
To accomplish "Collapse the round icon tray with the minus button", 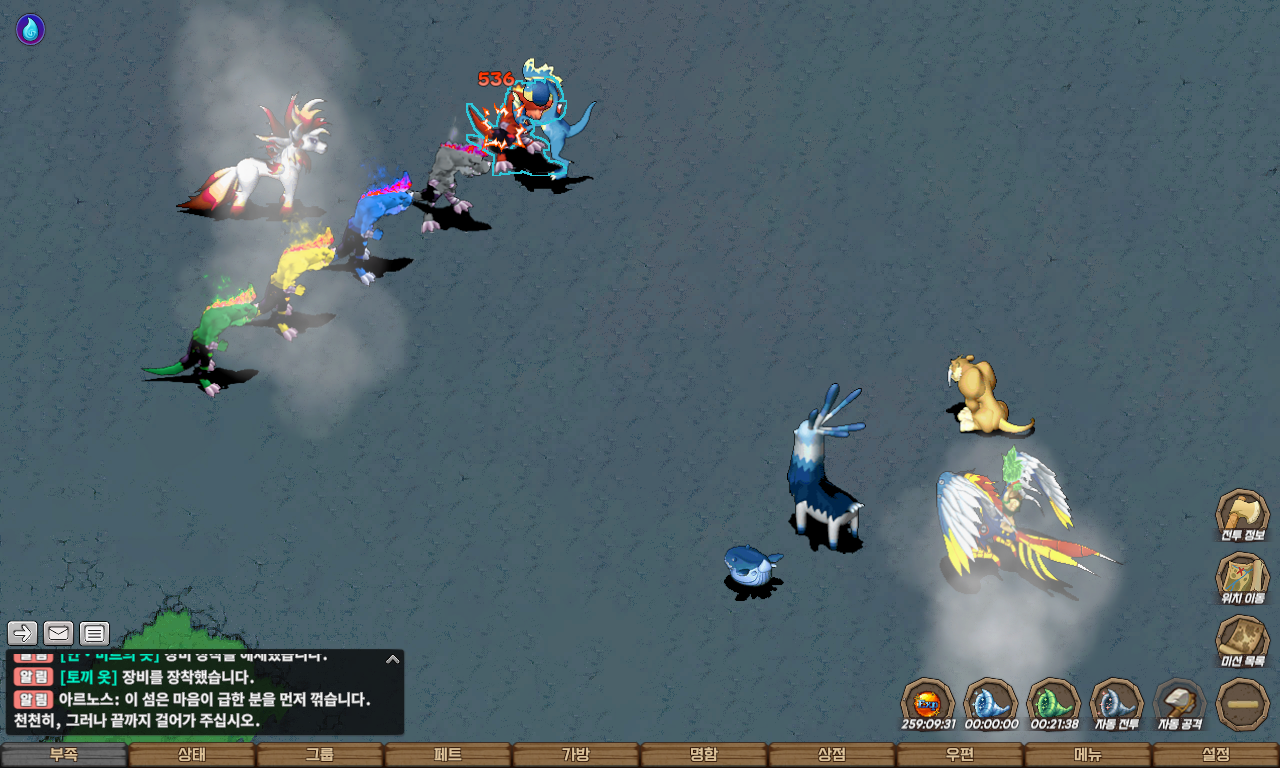I will [x=1242, y=703].
